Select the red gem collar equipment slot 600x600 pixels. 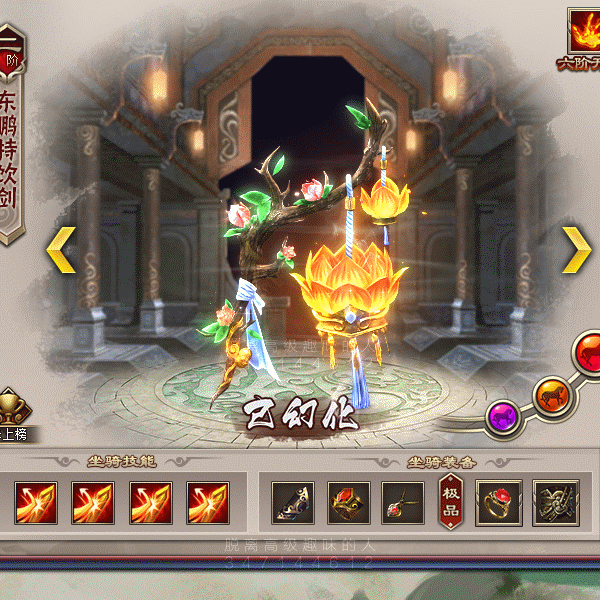(349, 502)
